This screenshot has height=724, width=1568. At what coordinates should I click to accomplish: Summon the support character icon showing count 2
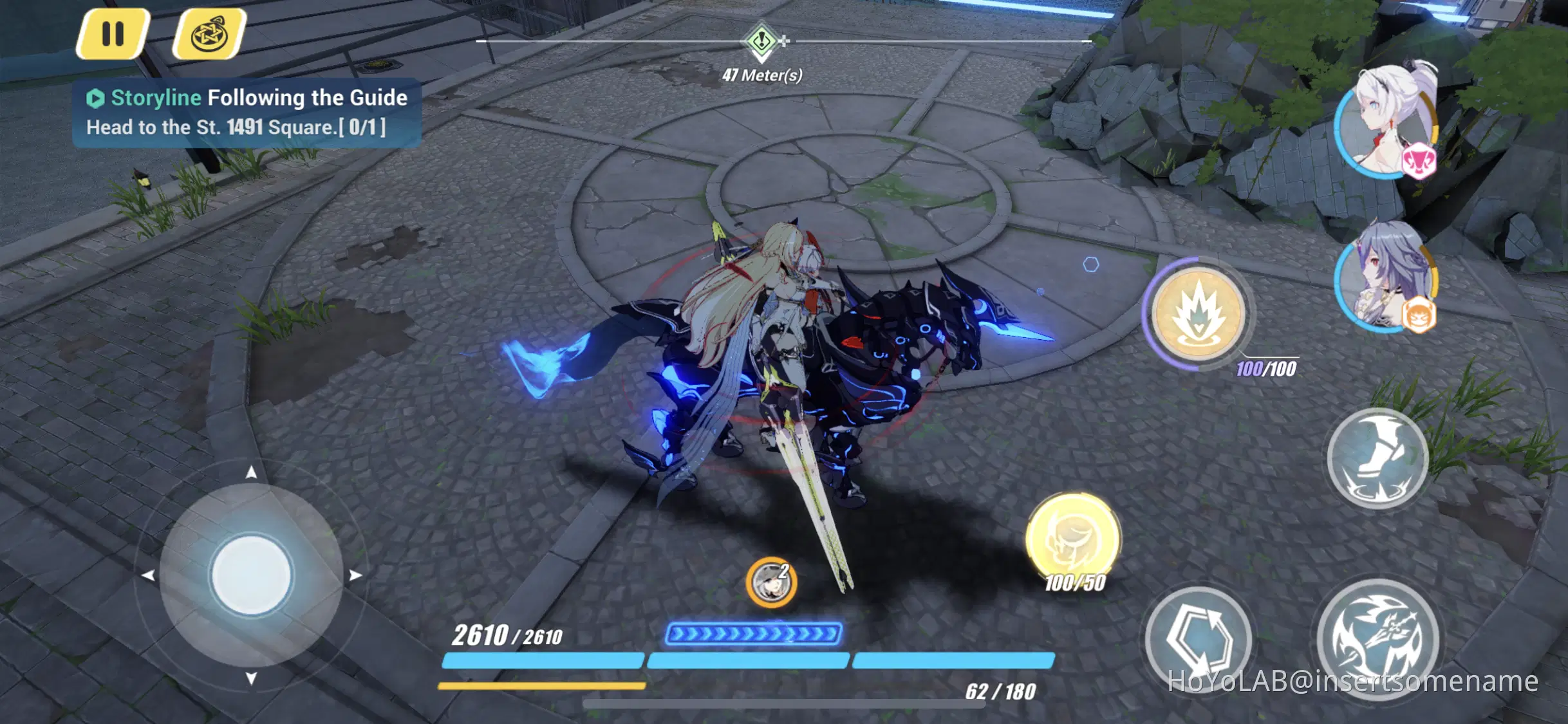772,581
